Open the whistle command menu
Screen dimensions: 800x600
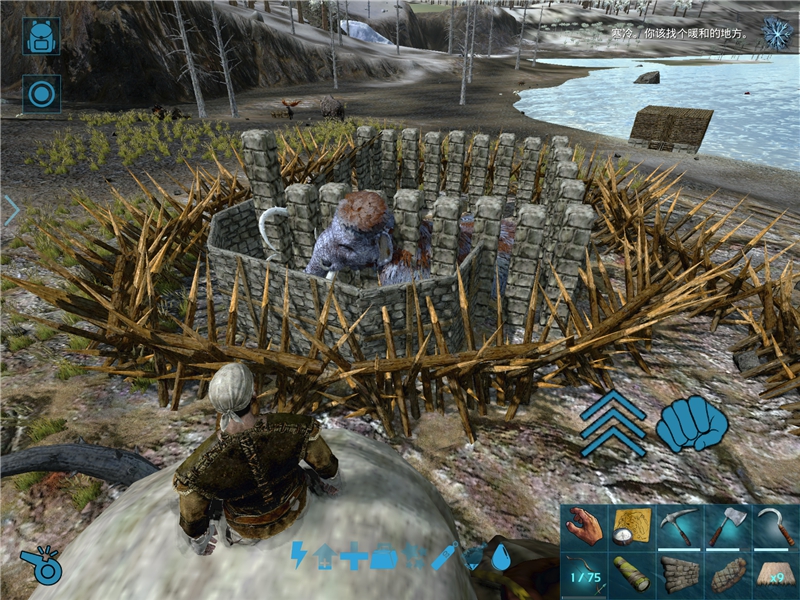point(41,563)
